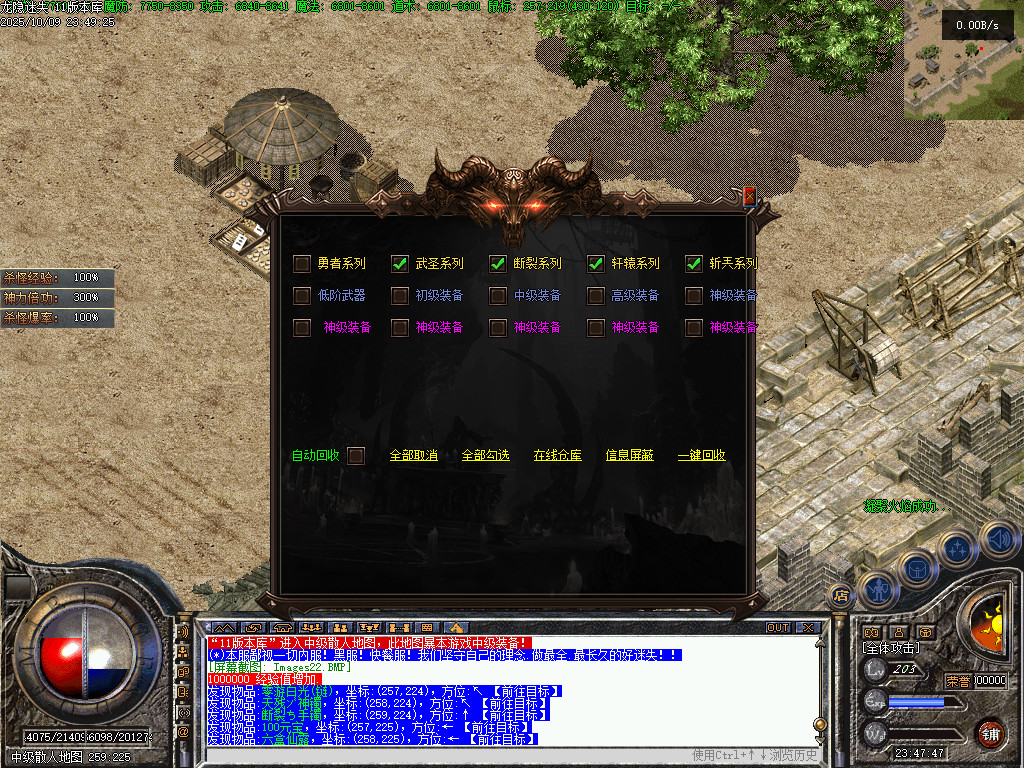Viewport: 1024px width, 768px height.
Task: Click the 全部勾选 select-all link
Action: (x=485, y=456)
